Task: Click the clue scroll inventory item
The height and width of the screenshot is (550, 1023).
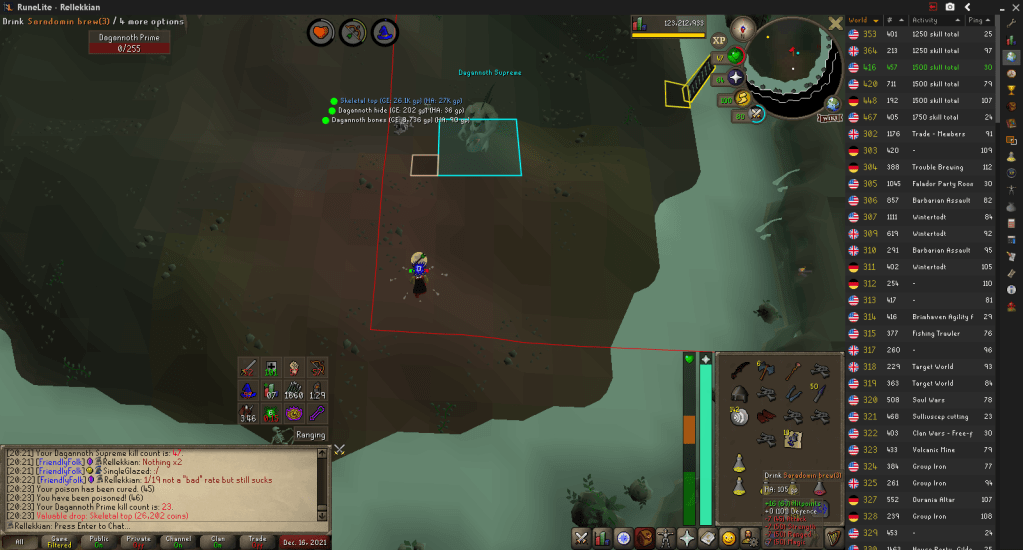Action: pos(794,438)
